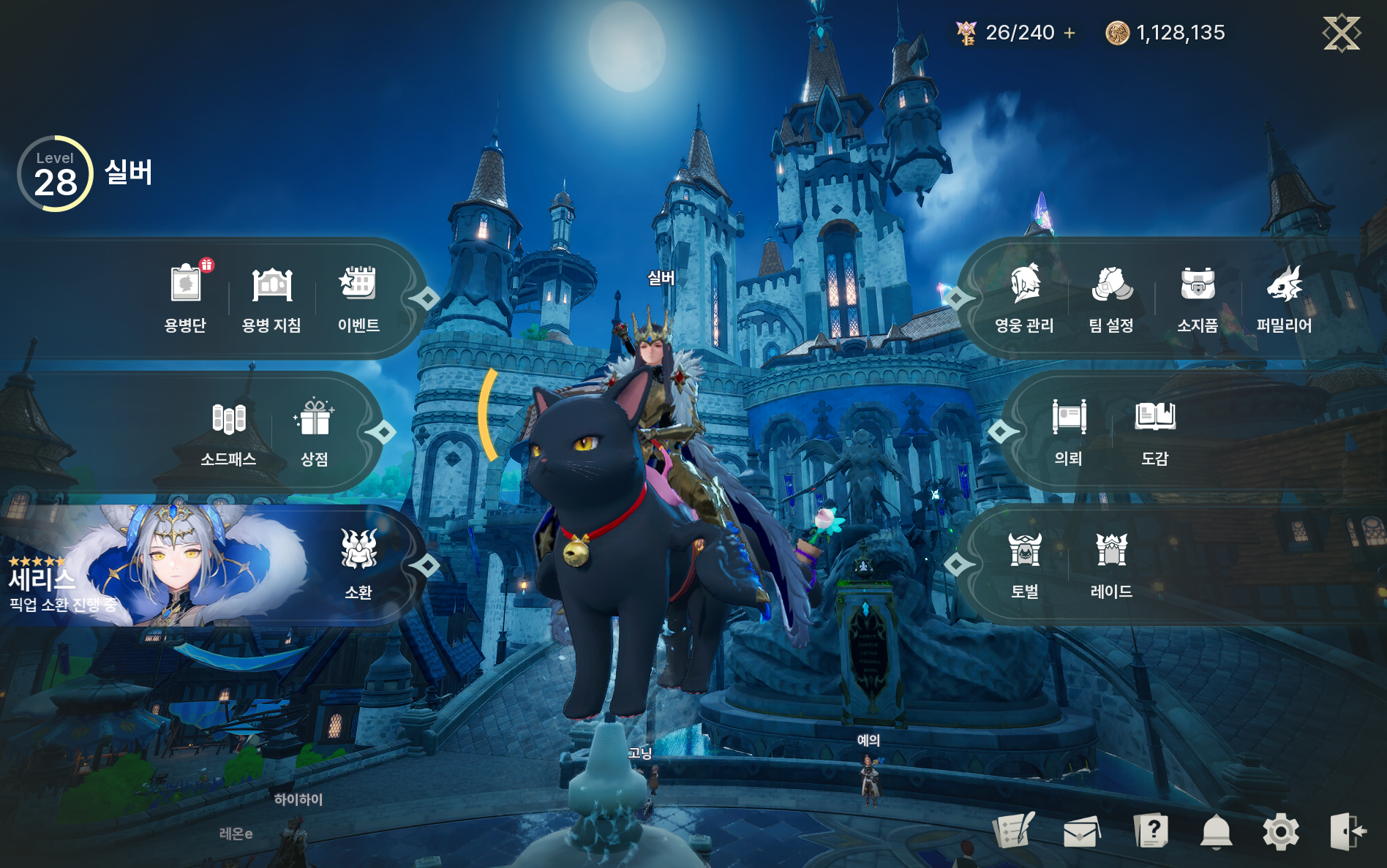
Task: Check the notification bell icon
Action: [x=1216, y=831]
